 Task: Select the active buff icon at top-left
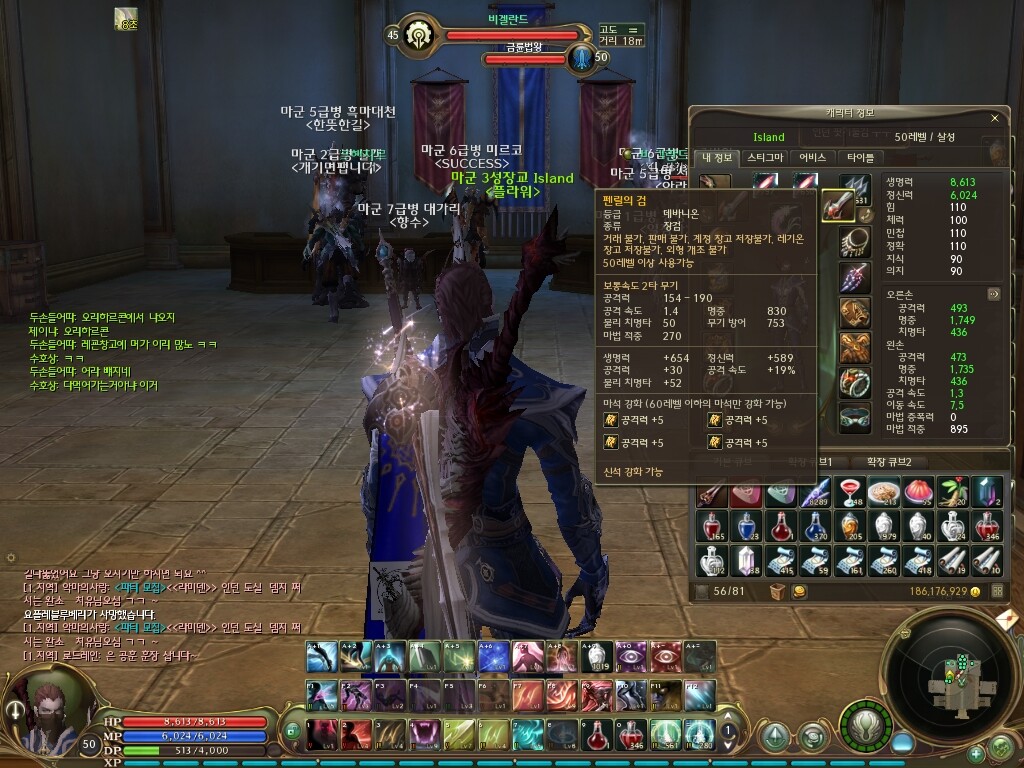(x=127, y=18)
